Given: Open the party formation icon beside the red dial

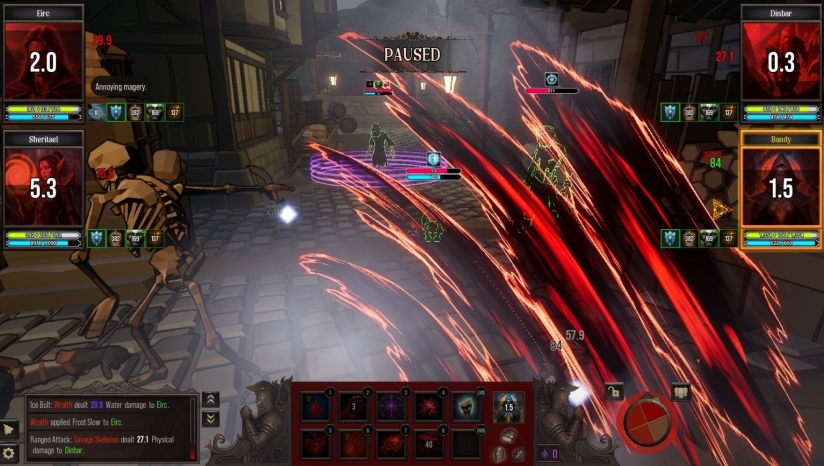Looking at the screenshot, I should 681,392.
